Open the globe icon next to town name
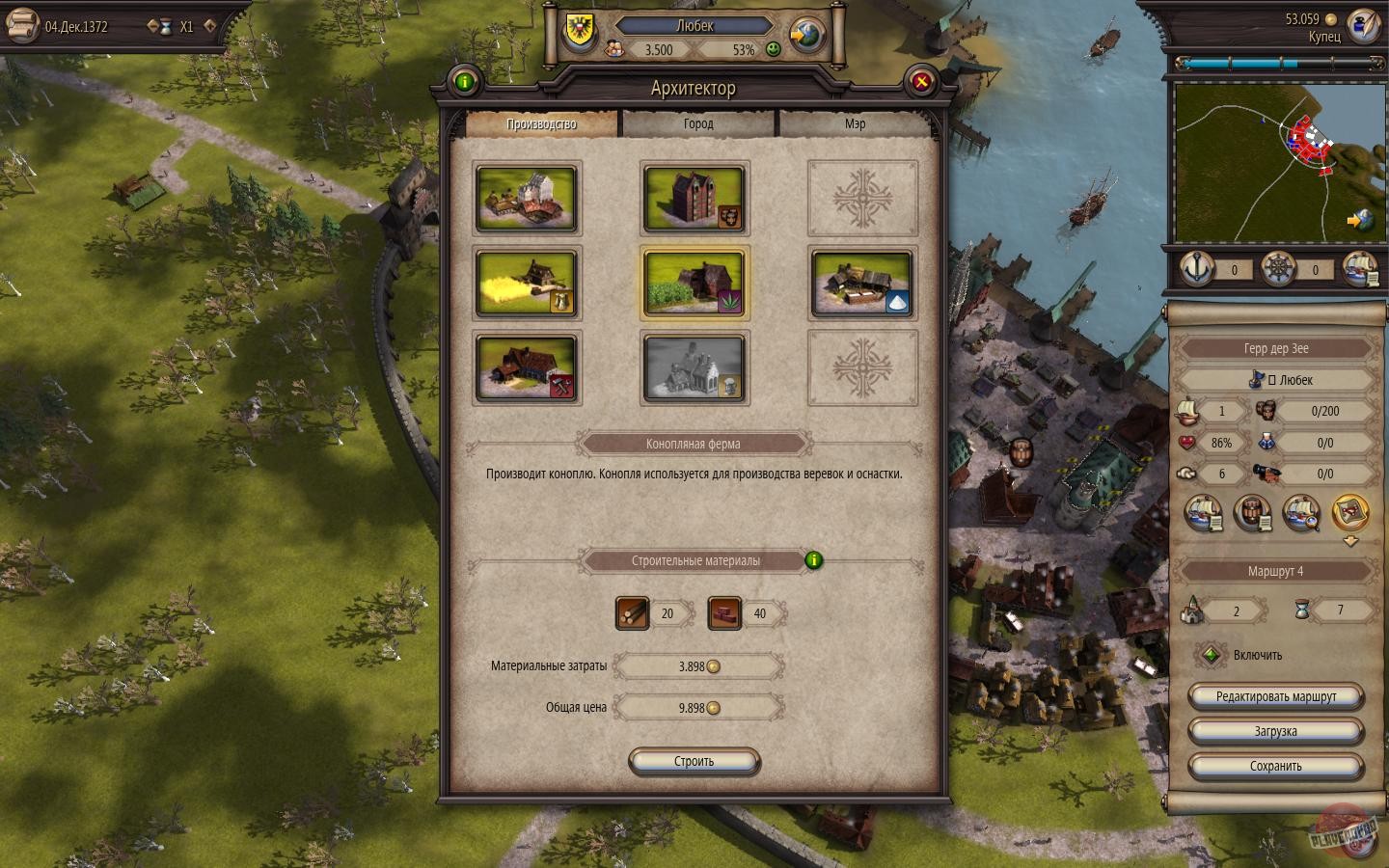 click(806, 34)
